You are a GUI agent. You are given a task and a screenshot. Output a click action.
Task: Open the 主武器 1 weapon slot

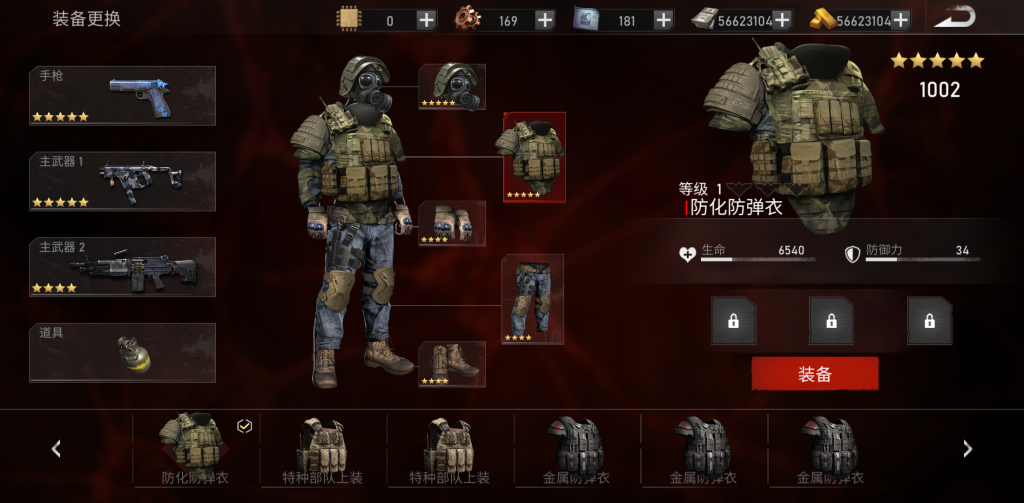[122, 181]
